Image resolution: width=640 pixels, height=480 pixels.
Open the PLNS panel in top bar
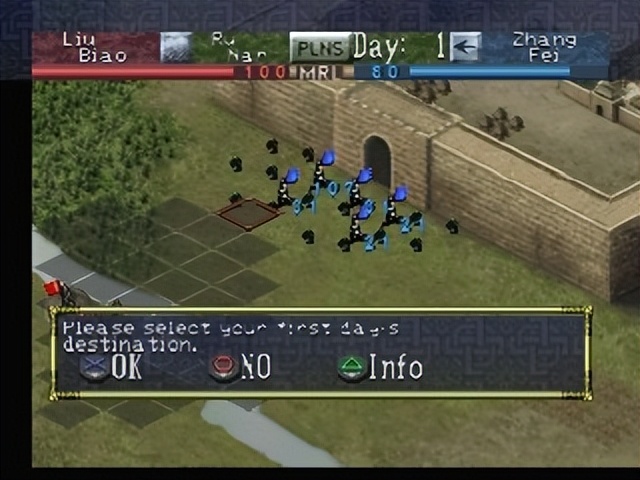321,47
